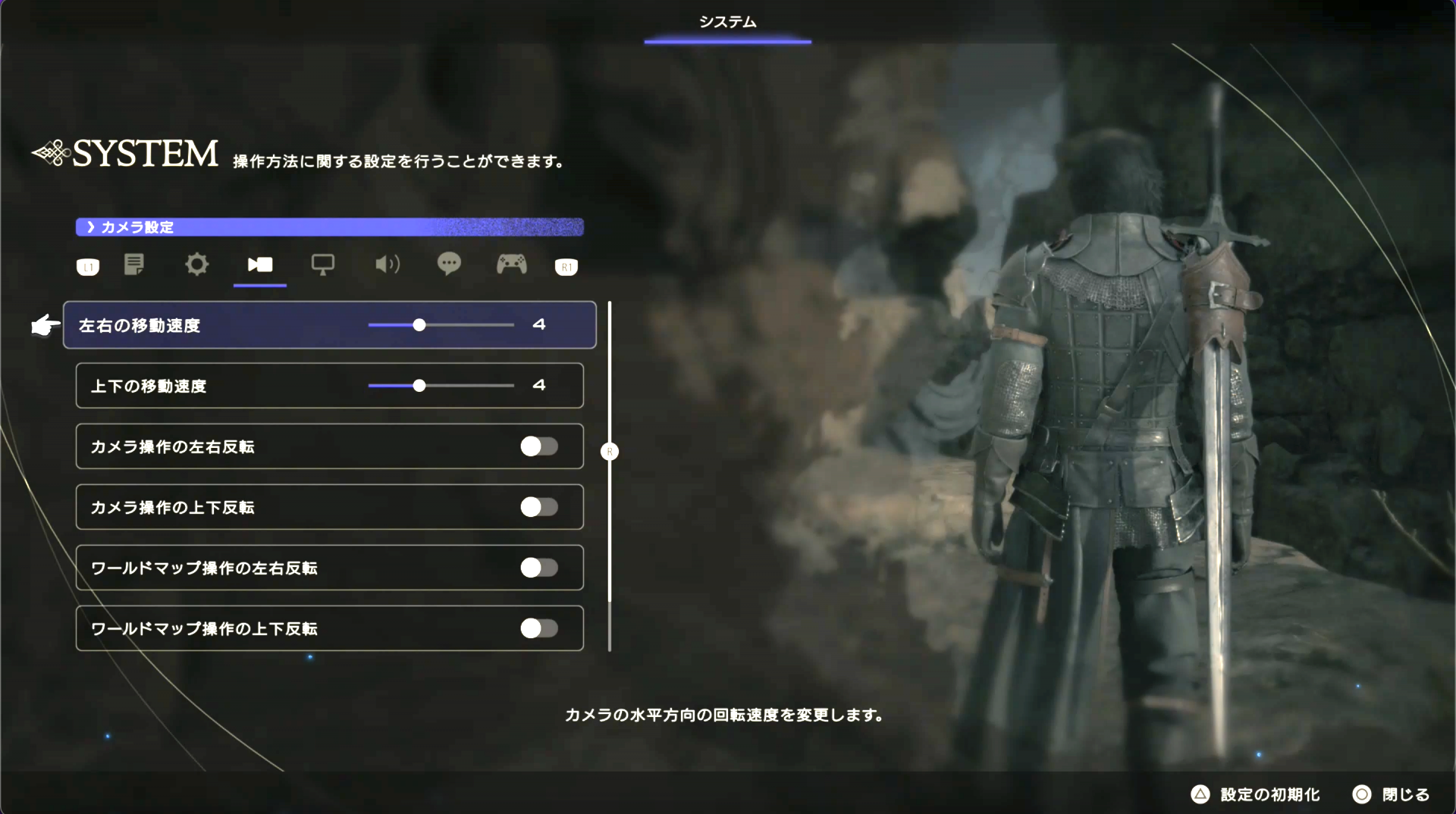
Task: Enable カメラ操作の上下反転 toggle
Action: tap(539, 507)
